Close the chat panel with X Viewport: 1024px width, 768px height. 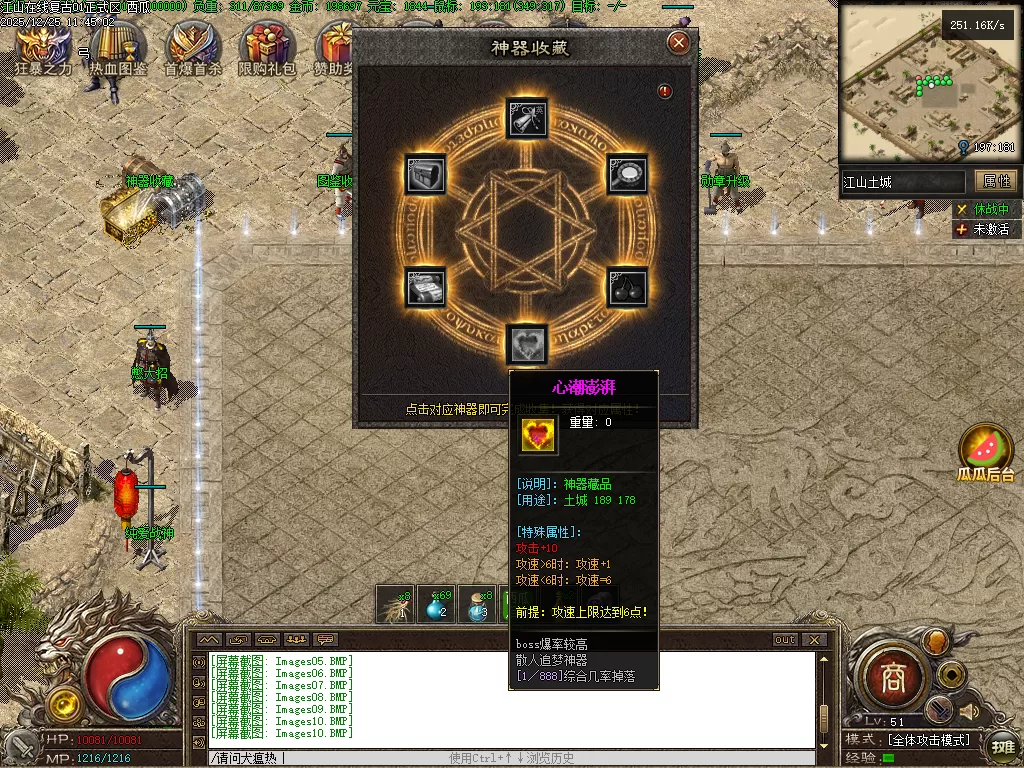[815, 640]
